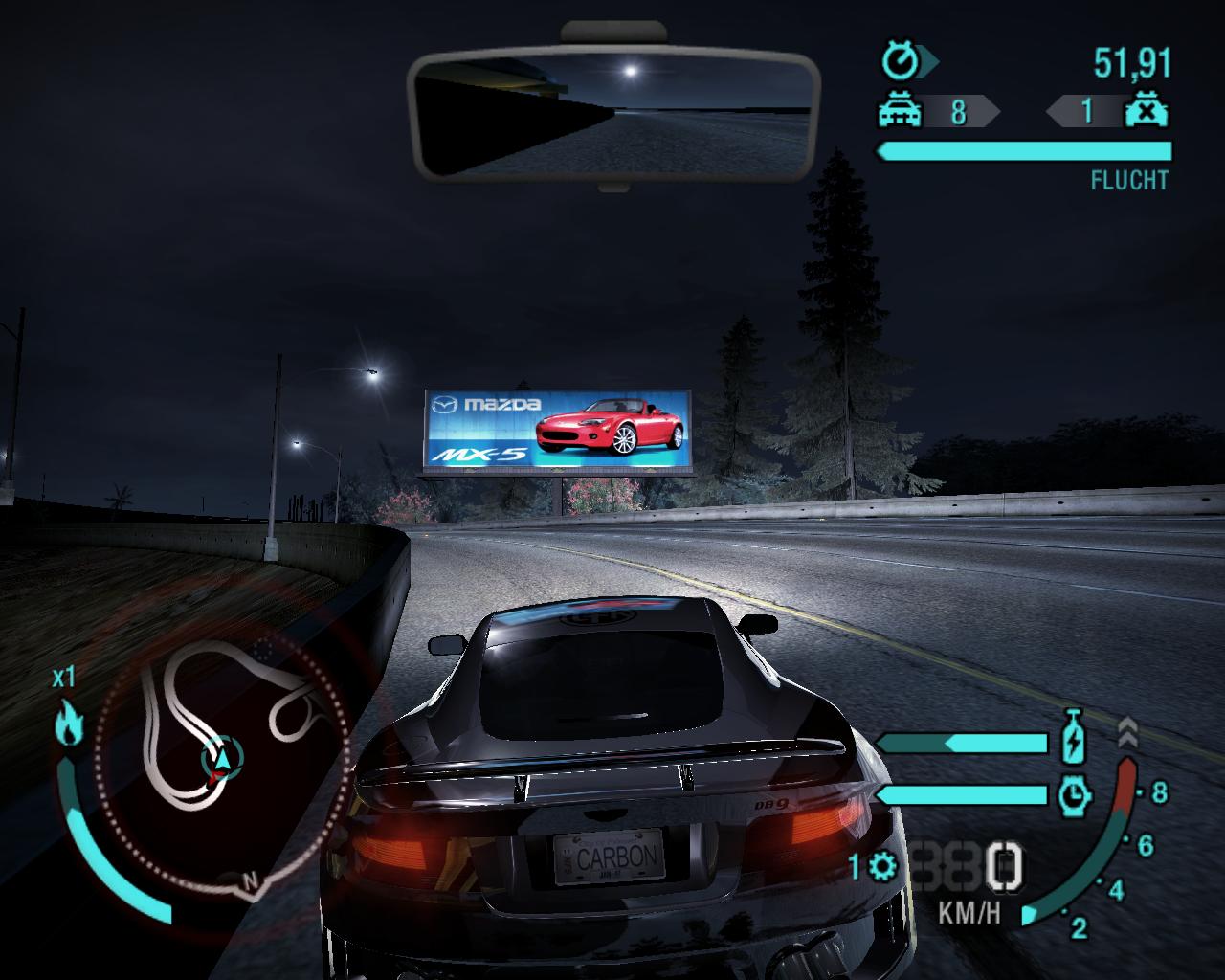Image resolution: width=1225 pixels, height=980 pixels.
Task: Select the speedbreaker clock icon
Action: point(1076,794)
